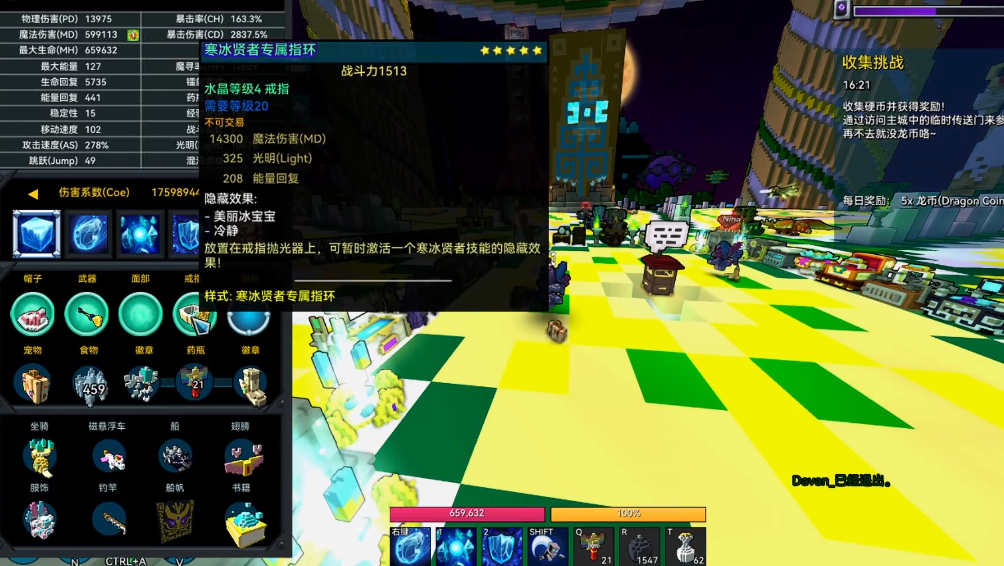Select the mount (坐骑) slot
The height and width of the screenshot is (566, 1004).
click(39, 456)
